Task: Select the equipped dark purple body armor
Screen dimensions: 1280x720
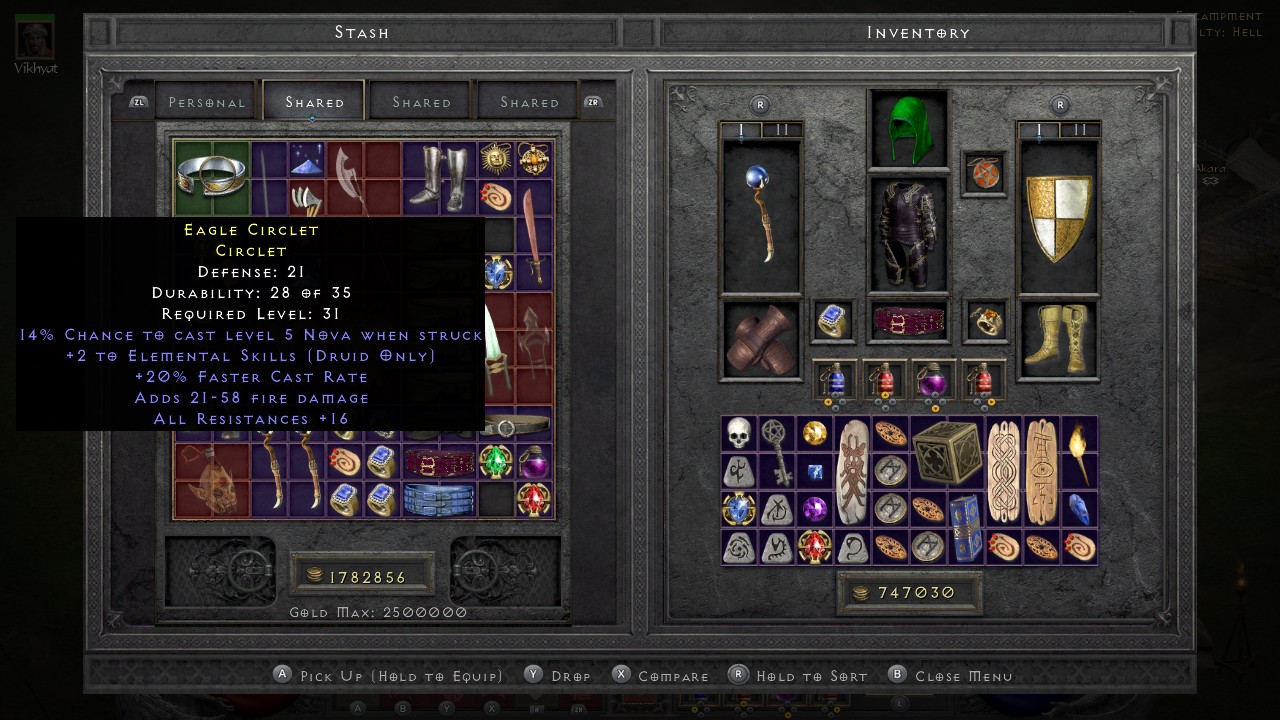Action: coord(908,235)
